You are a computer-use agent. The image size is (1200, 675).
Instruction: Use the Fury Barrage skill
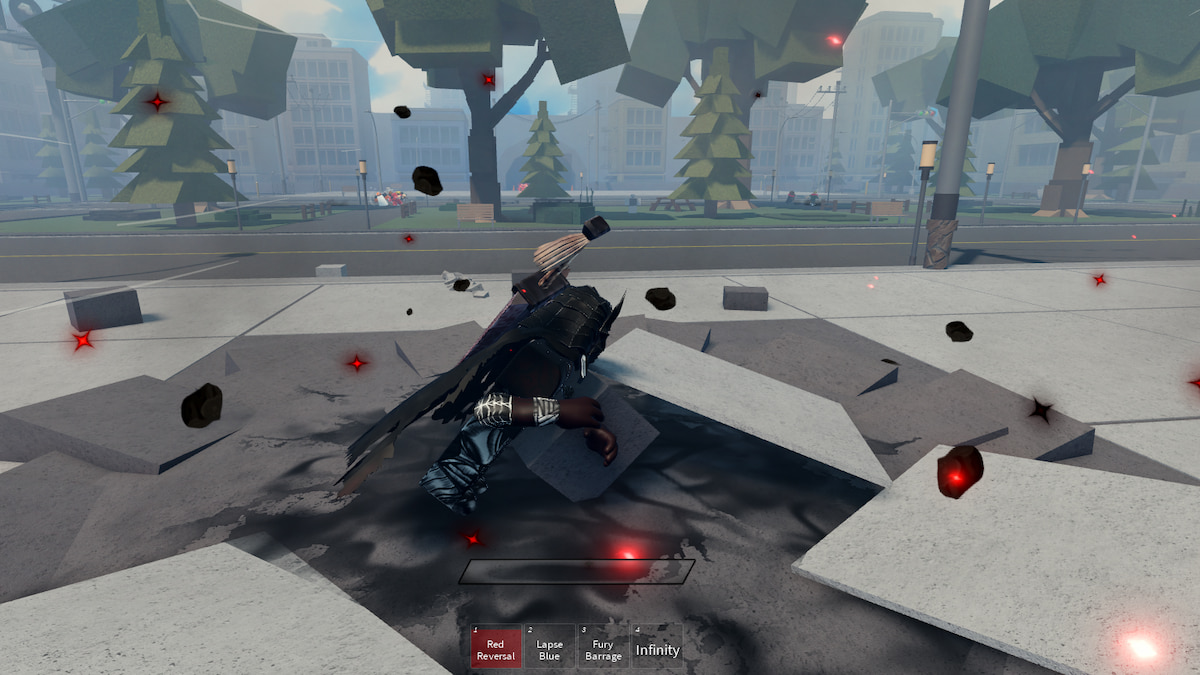point(603,647)
